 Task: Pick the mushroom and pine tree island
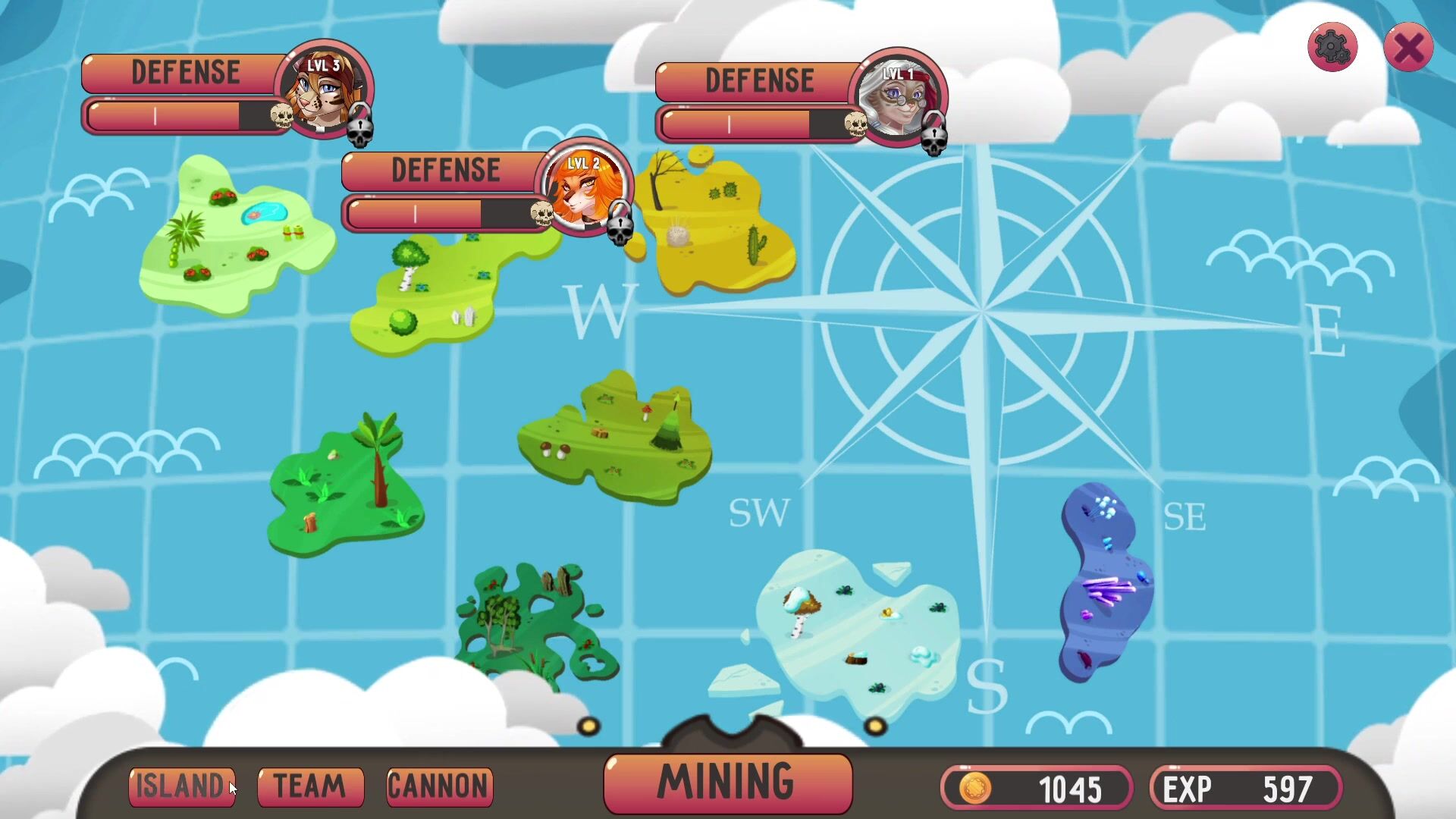point(614,440)
